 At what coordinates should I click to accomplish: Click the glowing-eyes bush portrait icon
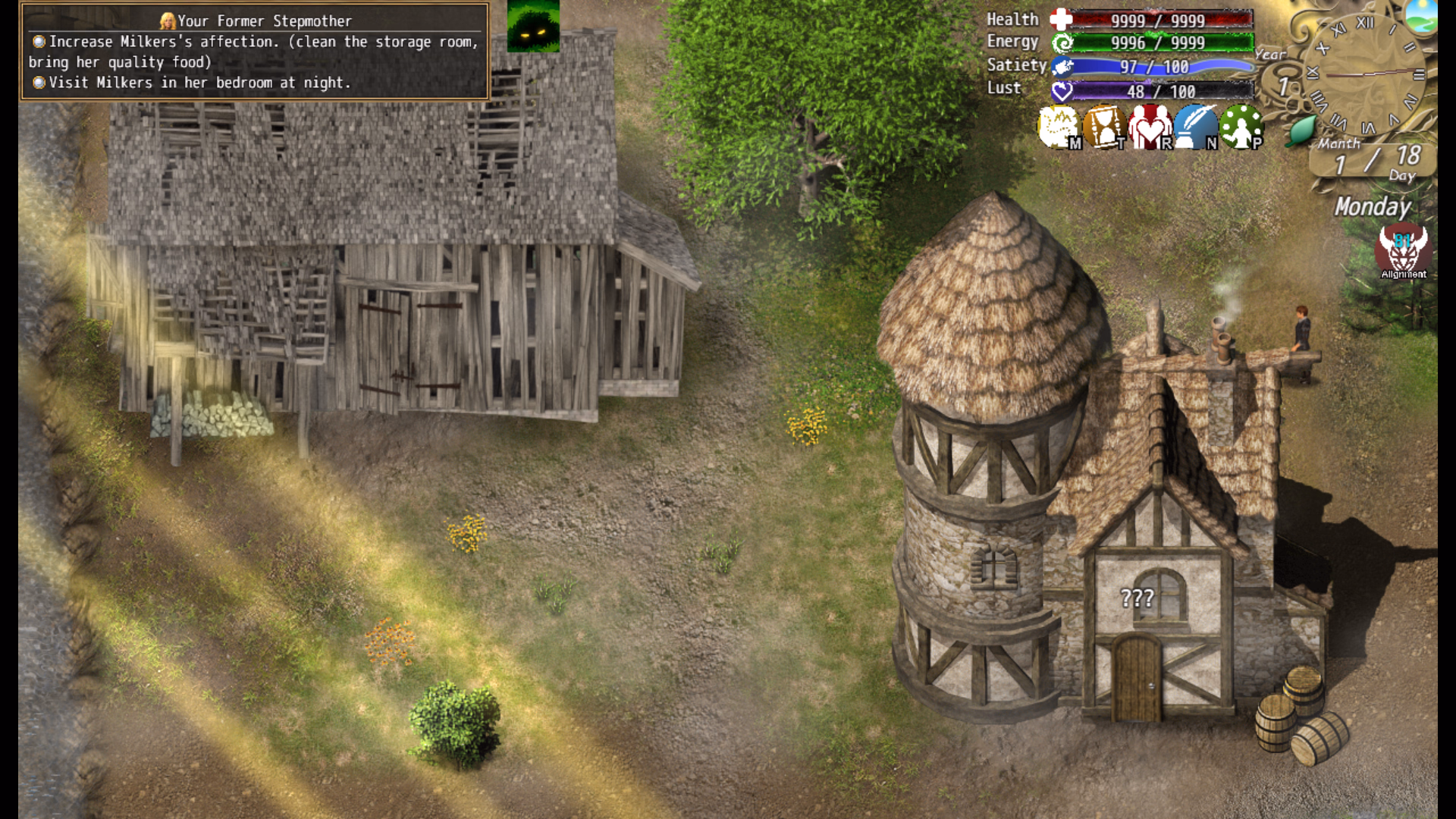pos(533,26)
